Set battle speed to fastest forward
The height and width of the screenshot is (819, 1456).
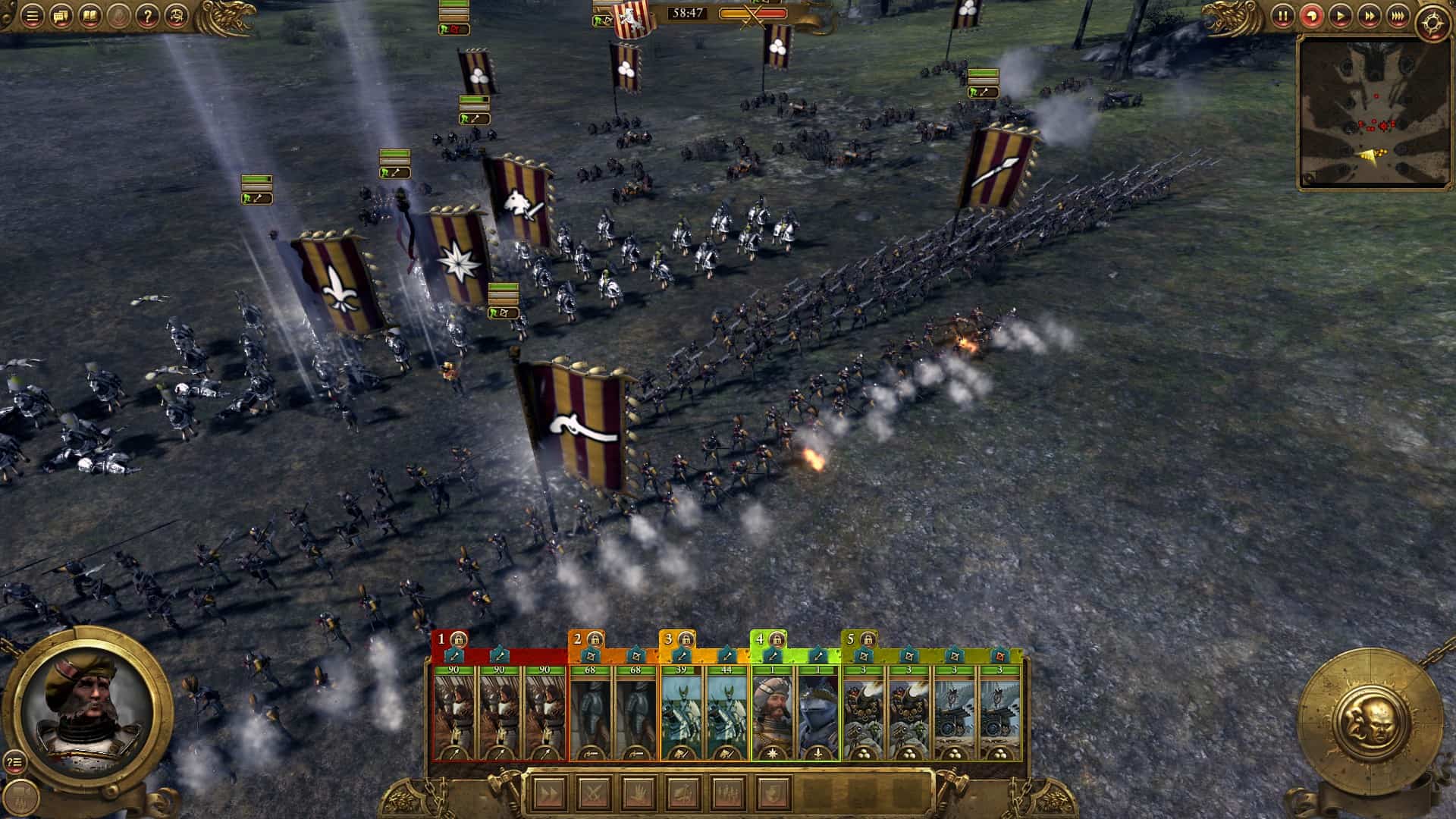click(x=1398, y=16)
